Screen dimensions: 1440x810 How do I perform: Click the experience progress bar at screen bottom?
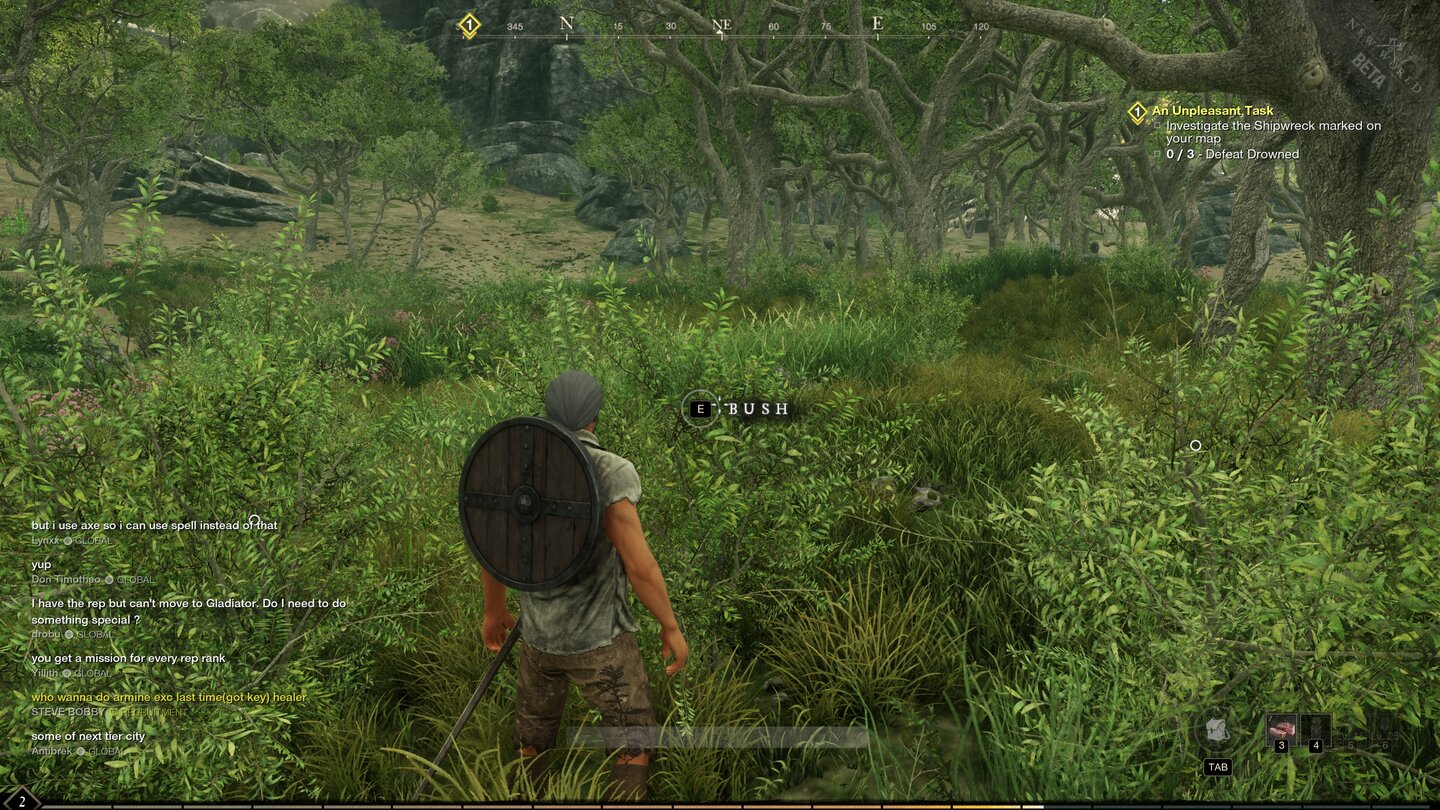point(720,806)
